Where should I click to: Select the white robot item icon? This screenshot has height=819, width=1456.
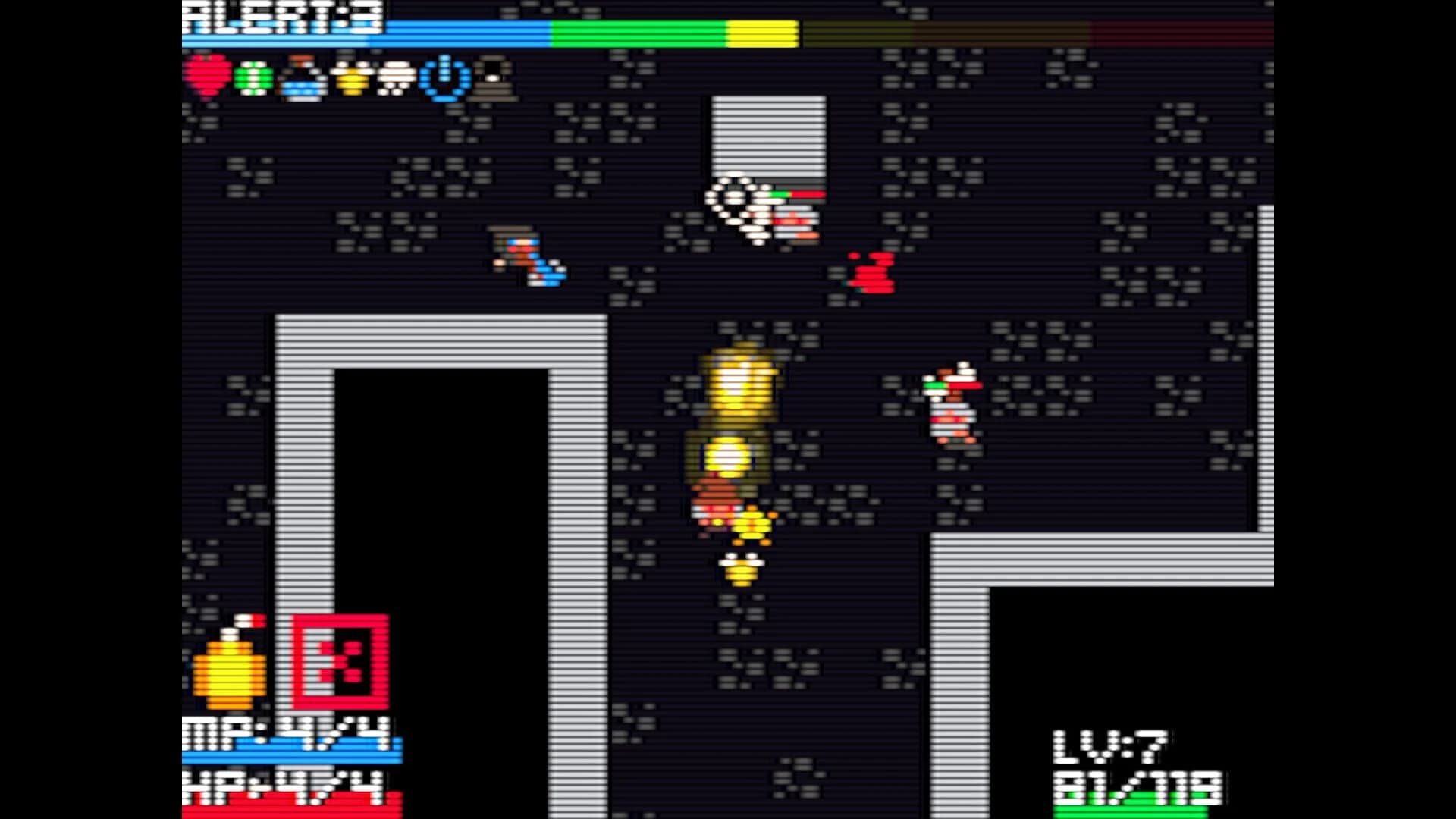394,76
